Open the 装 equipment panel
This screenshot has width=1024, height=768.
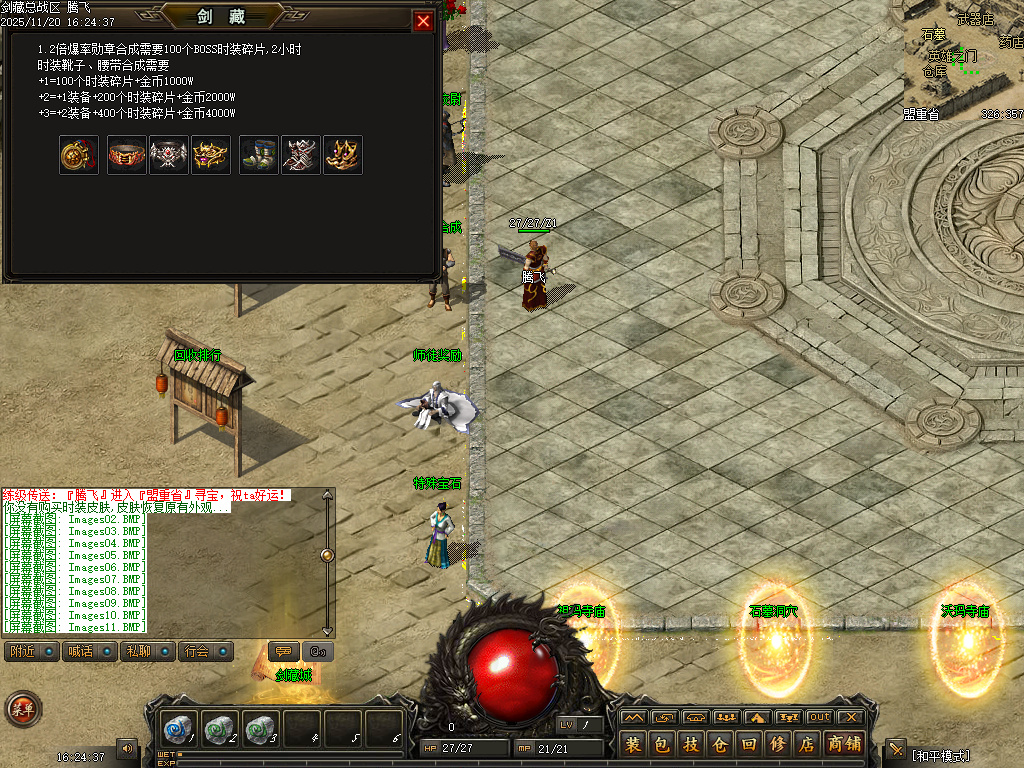click(x=633, y=744)
